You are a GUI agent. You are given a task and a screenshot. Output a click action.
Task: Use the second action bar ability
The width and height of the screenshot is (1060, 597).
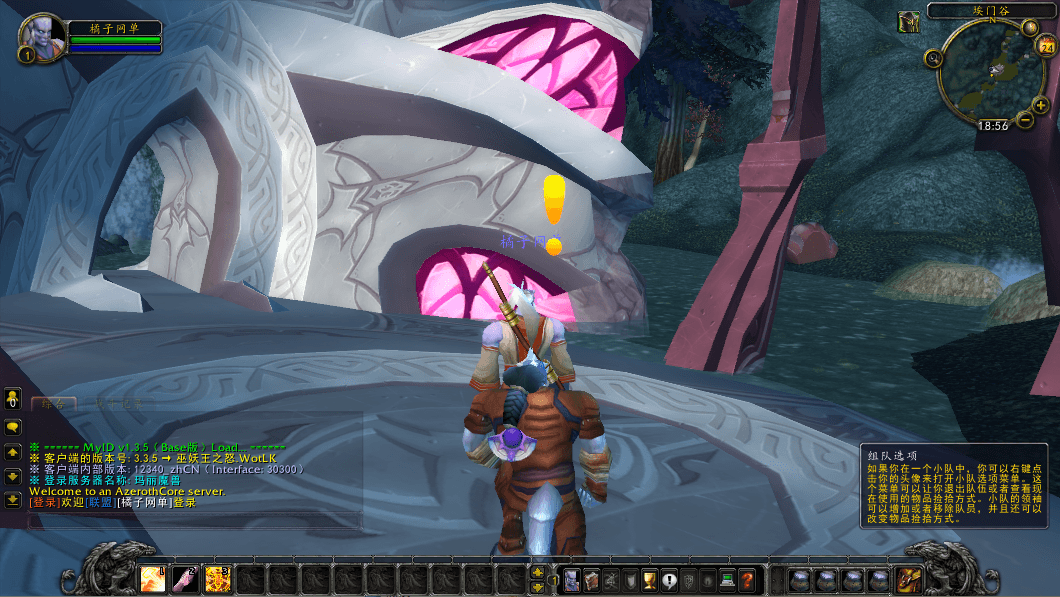[x=185, y=579]
